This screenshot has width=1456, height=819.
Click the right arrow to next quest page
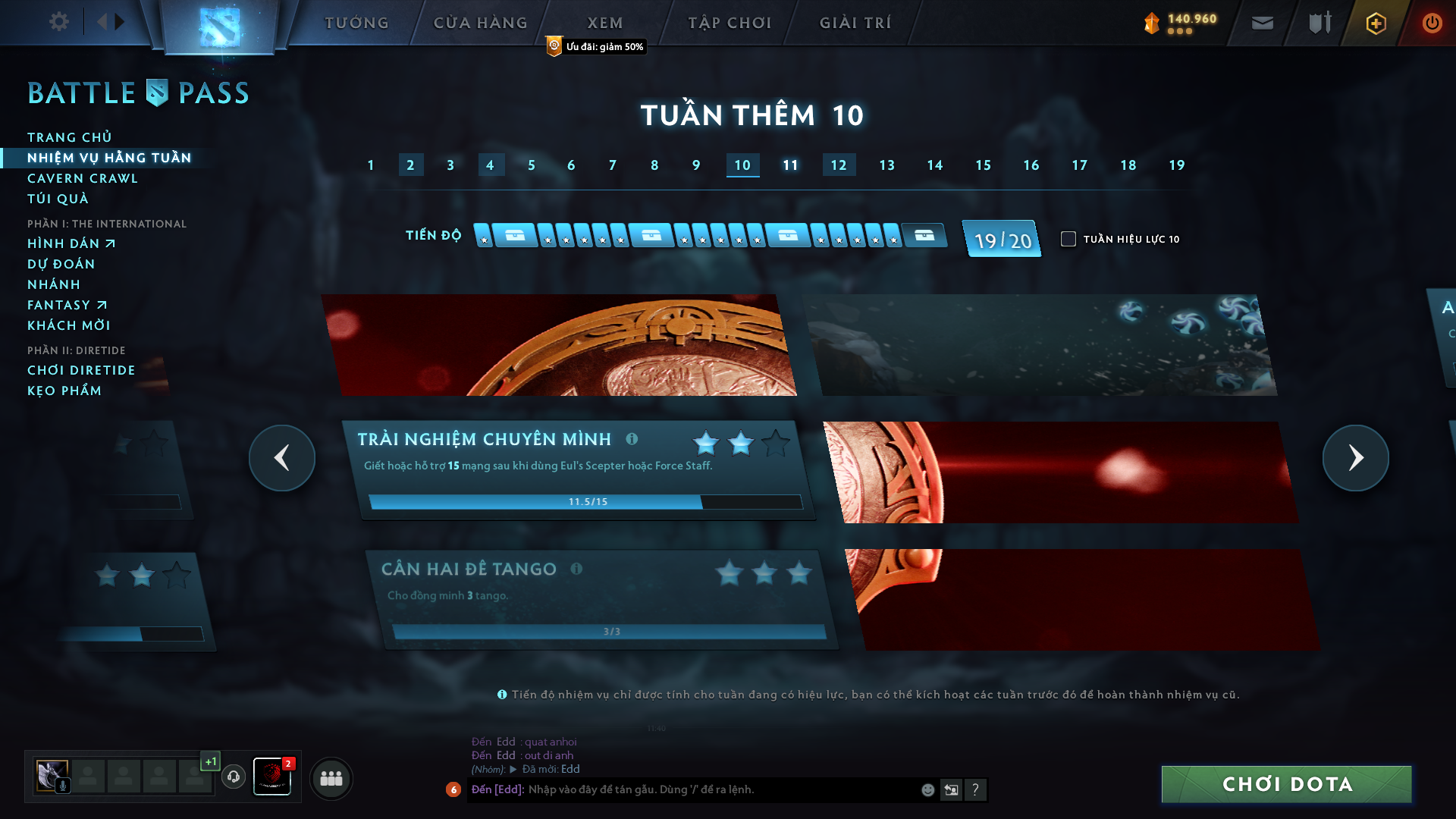point(1355,457)
